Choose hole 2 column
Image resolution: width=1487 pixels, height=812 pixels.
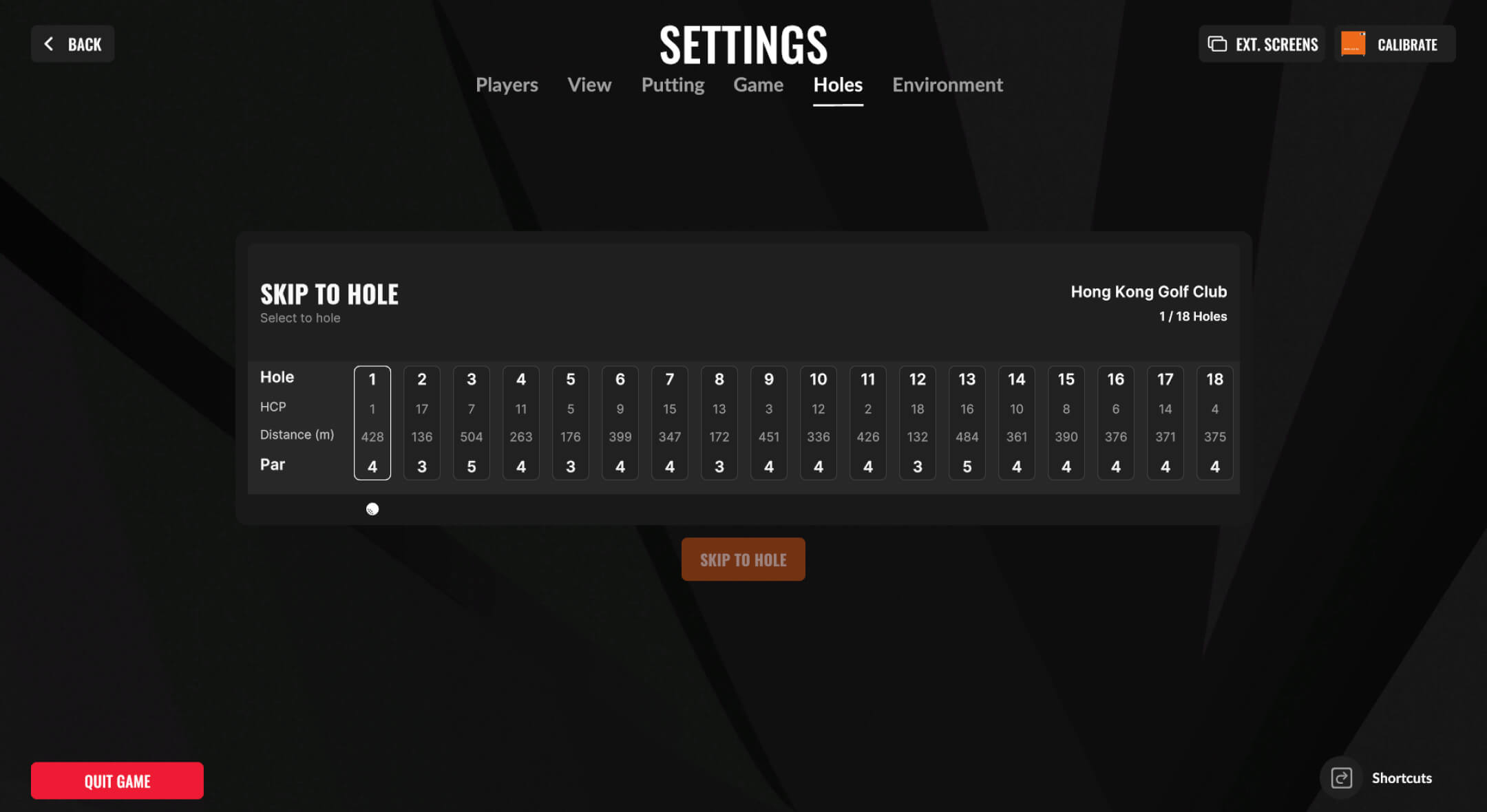tap(422, 423)
